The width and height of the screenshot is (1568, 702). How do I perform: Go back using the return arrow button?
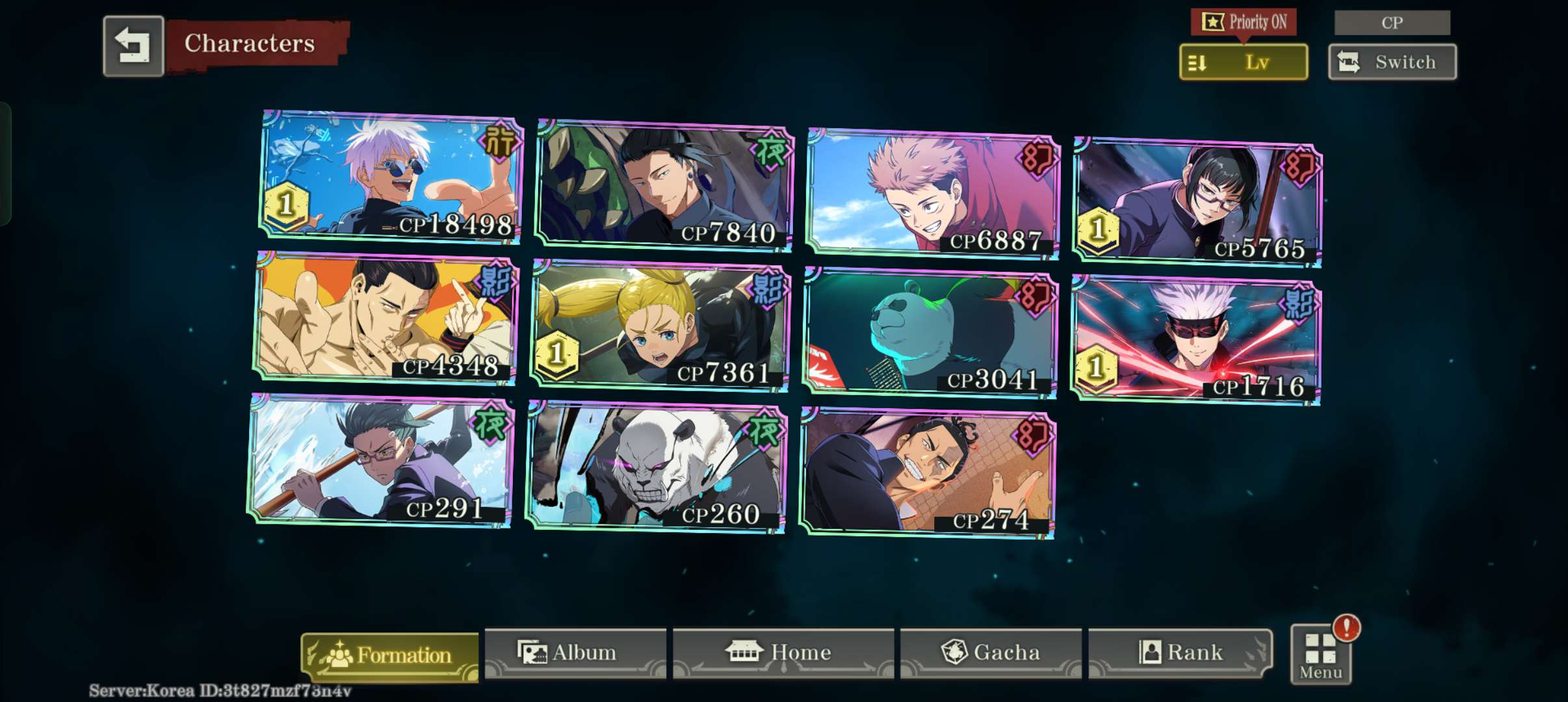[x=133, y=46]
